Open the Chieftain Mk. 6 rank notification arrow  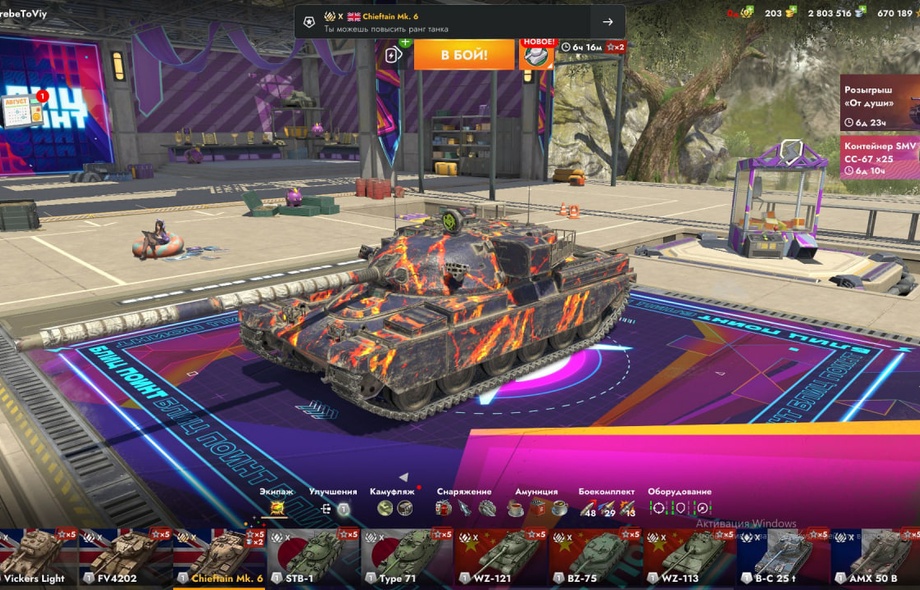click(x=607, y=22)
